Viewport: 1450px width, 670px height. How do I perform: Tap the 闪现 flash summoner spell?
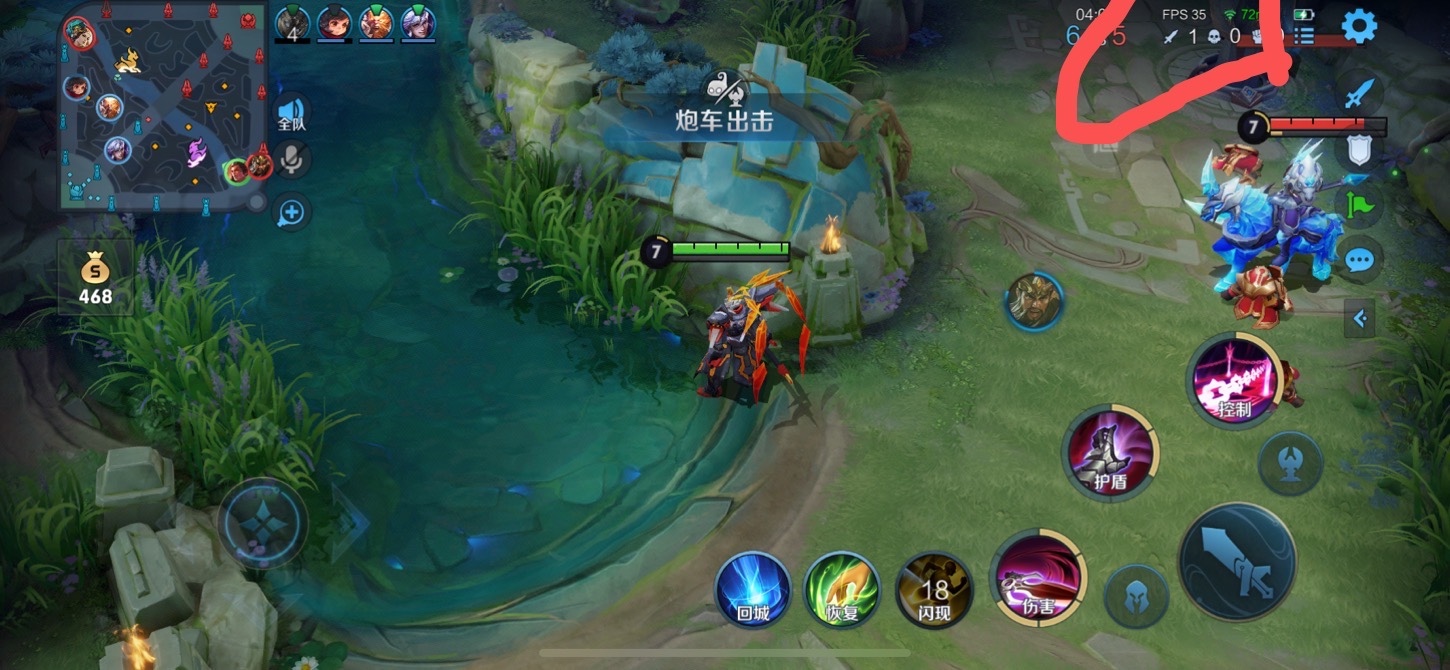pos(934,590)
